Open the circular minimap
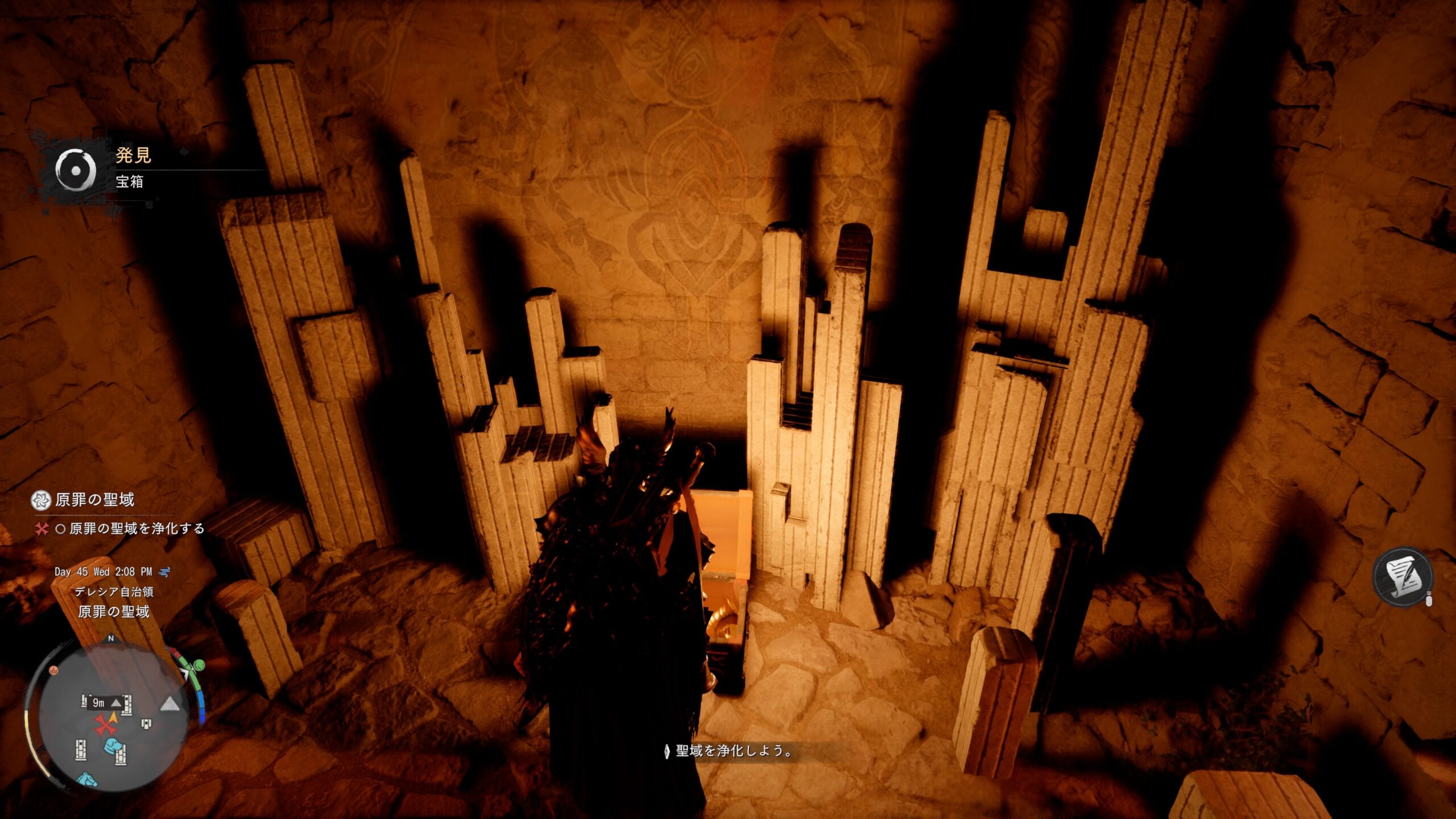The height and width of the screenshot is (819, 1456). [x=110, y=718]
